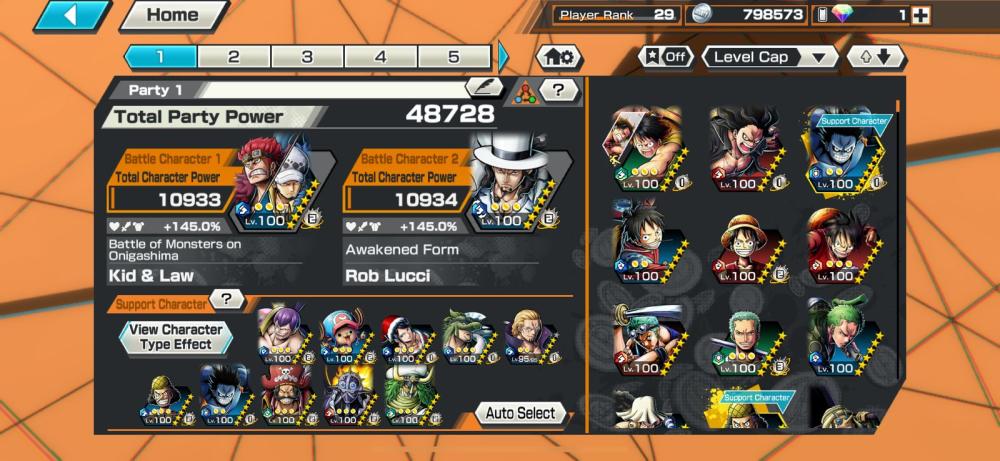
Task: Edit the Party 1 name
Action: click(x=484, y=88)
